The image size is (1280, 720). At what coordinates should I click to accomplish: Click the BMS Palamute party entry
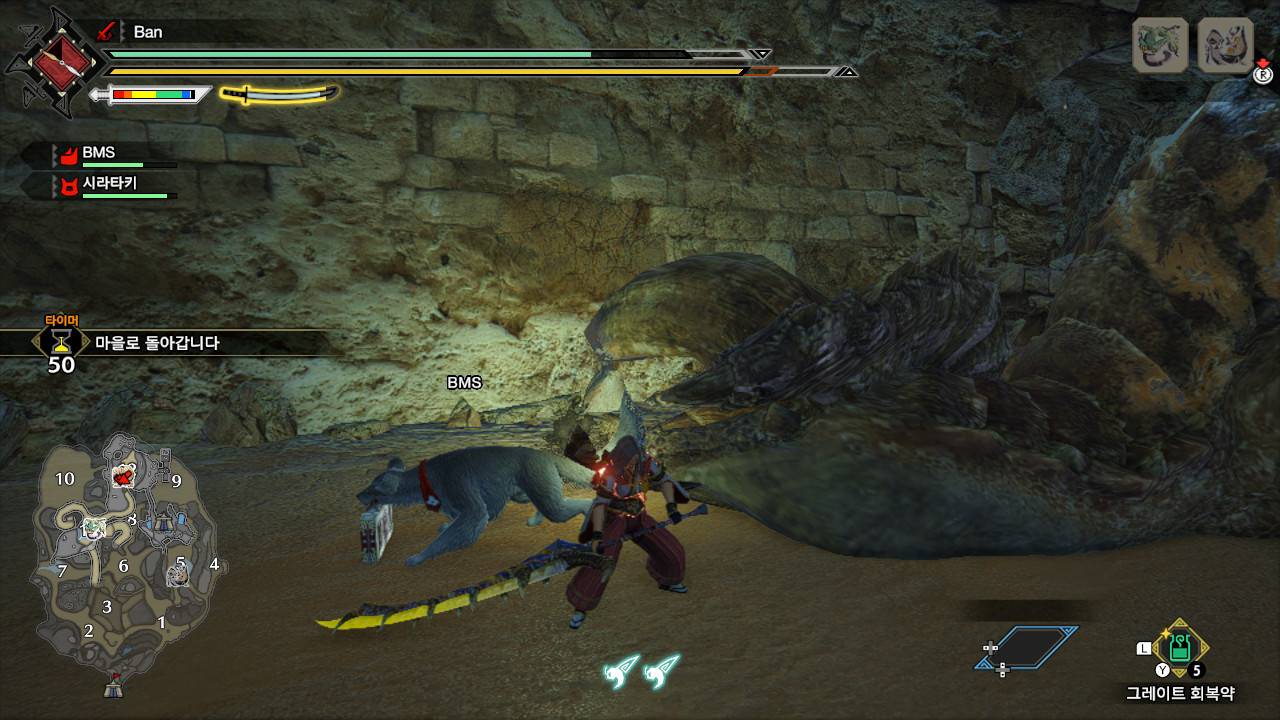click(x=100, y=154)
